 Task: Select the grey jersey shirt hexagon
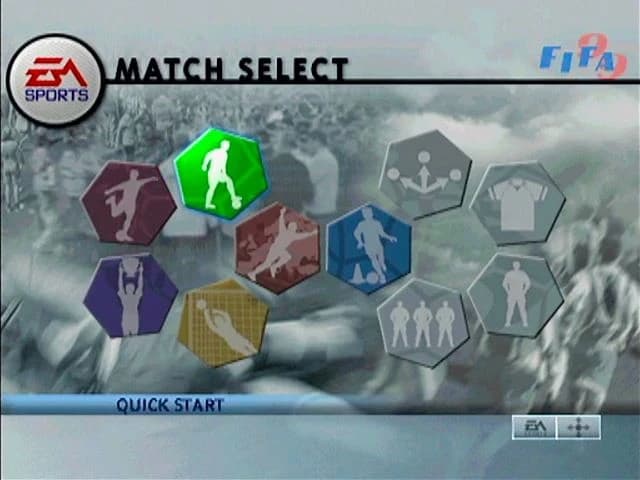pos(517,203)
